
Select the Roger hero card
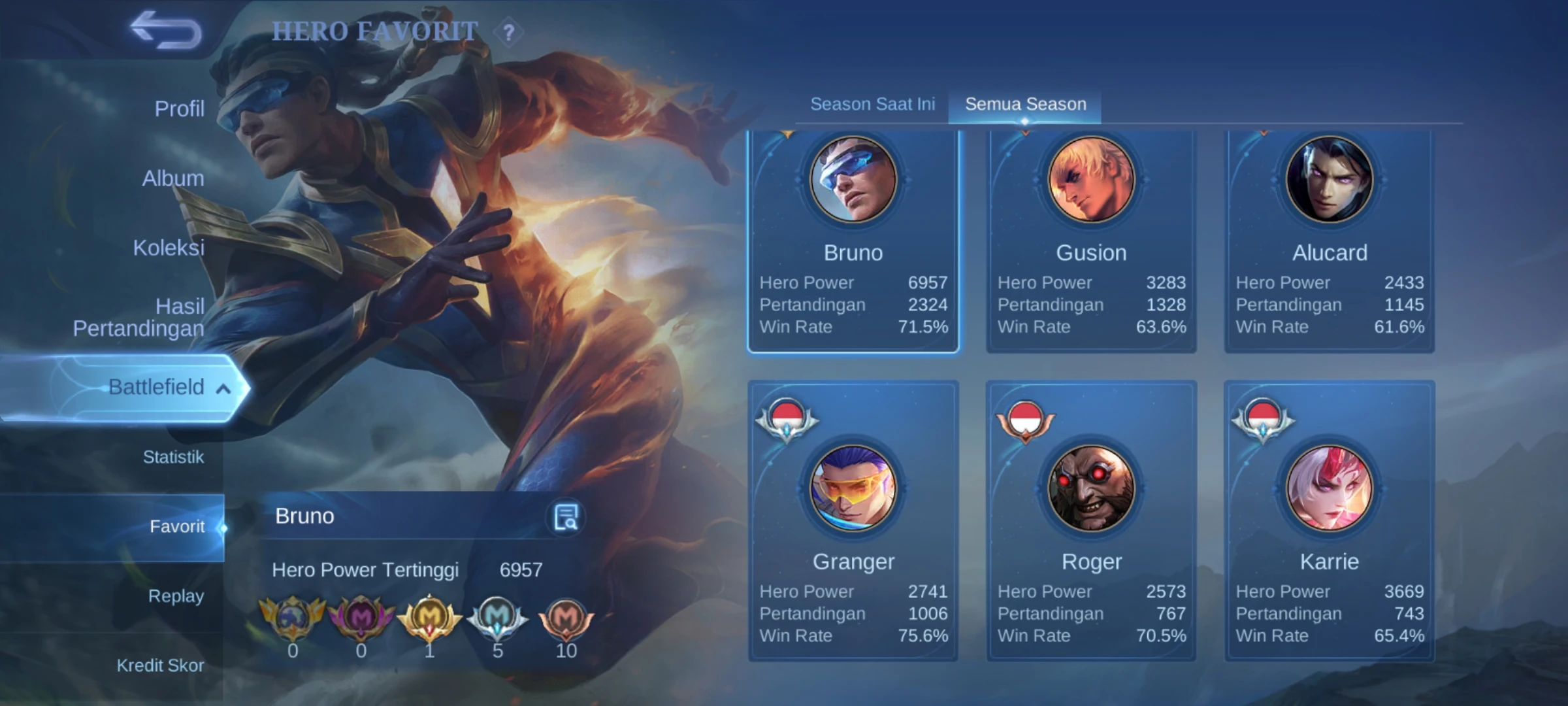click(x=1091, y=523)
